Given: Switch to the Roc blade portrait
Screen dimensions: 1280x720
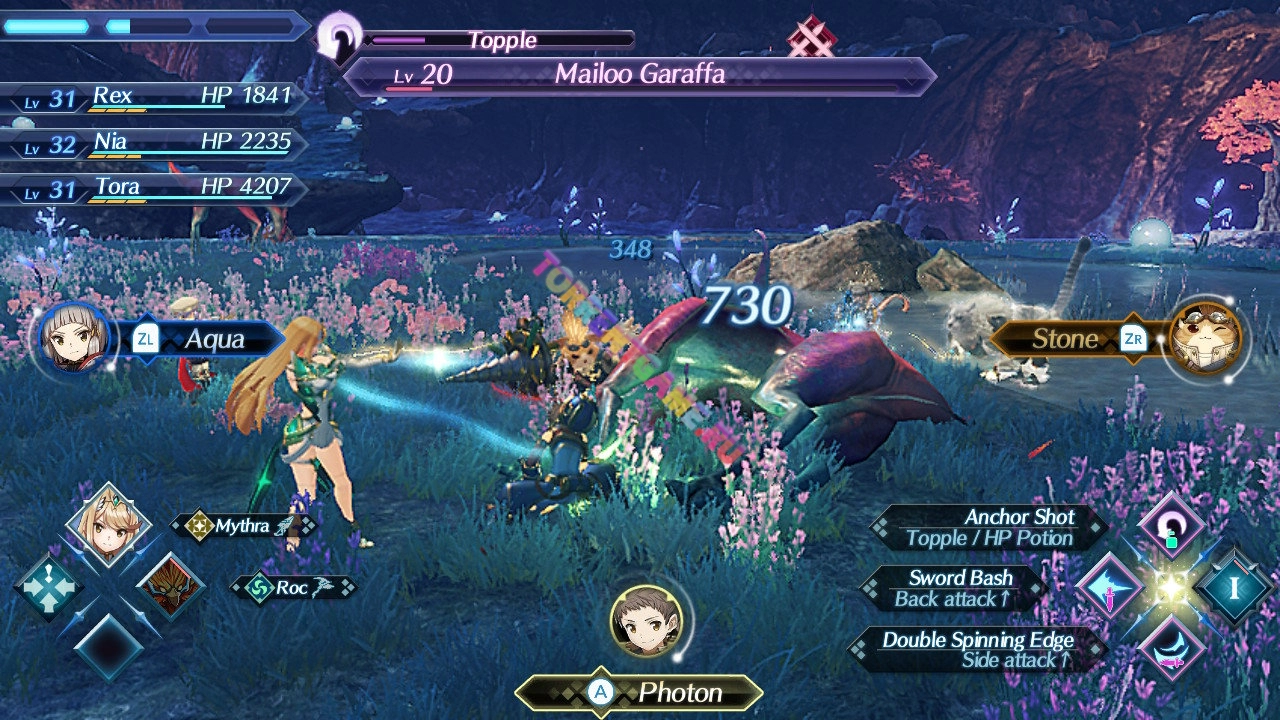Looking at the screenshot, I should coord(169,586).
